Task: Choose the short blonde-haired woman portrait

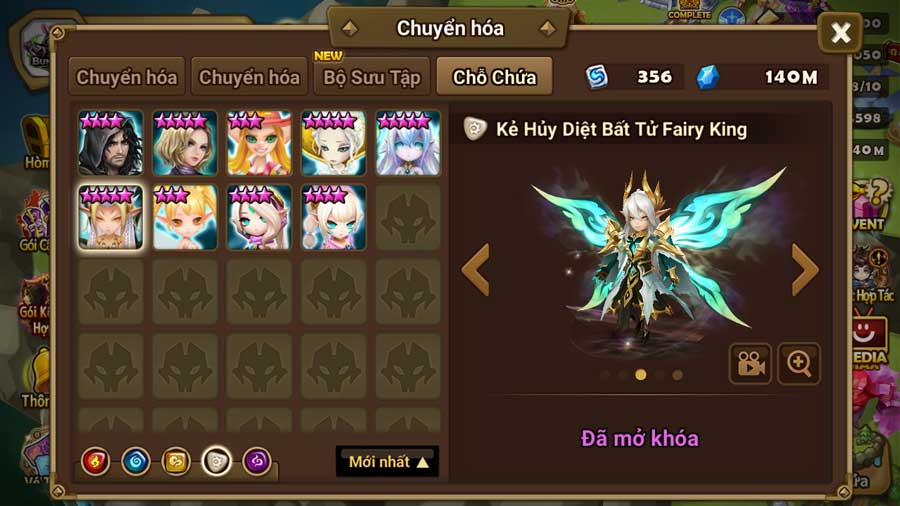Action: 184,144
